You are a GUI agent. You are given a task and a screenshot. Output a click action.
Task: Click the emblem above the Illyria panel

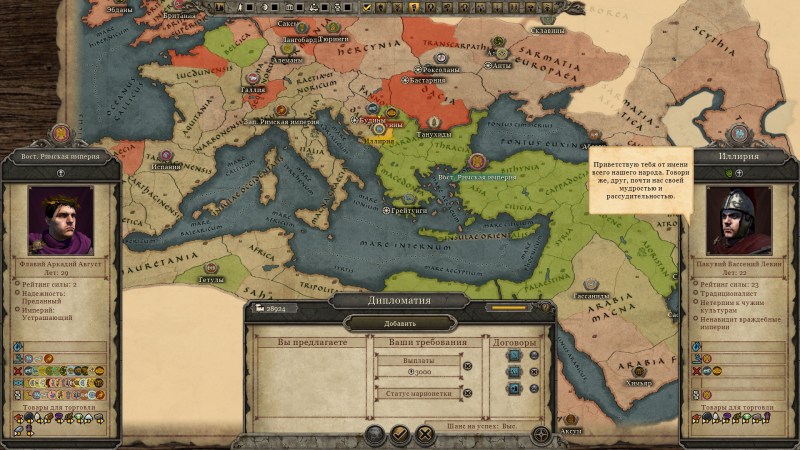point(738,133)
